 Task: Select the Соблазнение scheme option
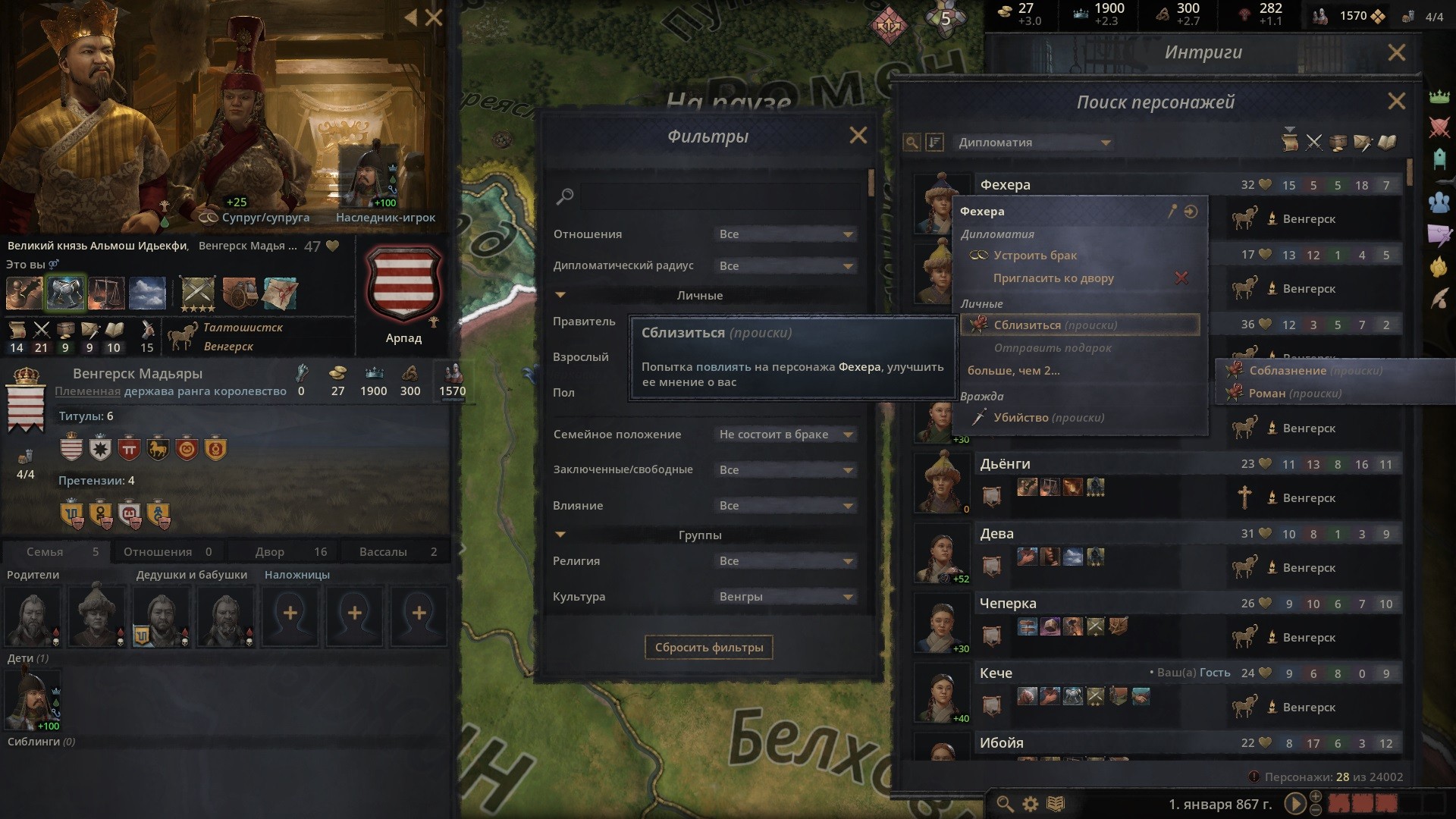[x=1315, y=371]
